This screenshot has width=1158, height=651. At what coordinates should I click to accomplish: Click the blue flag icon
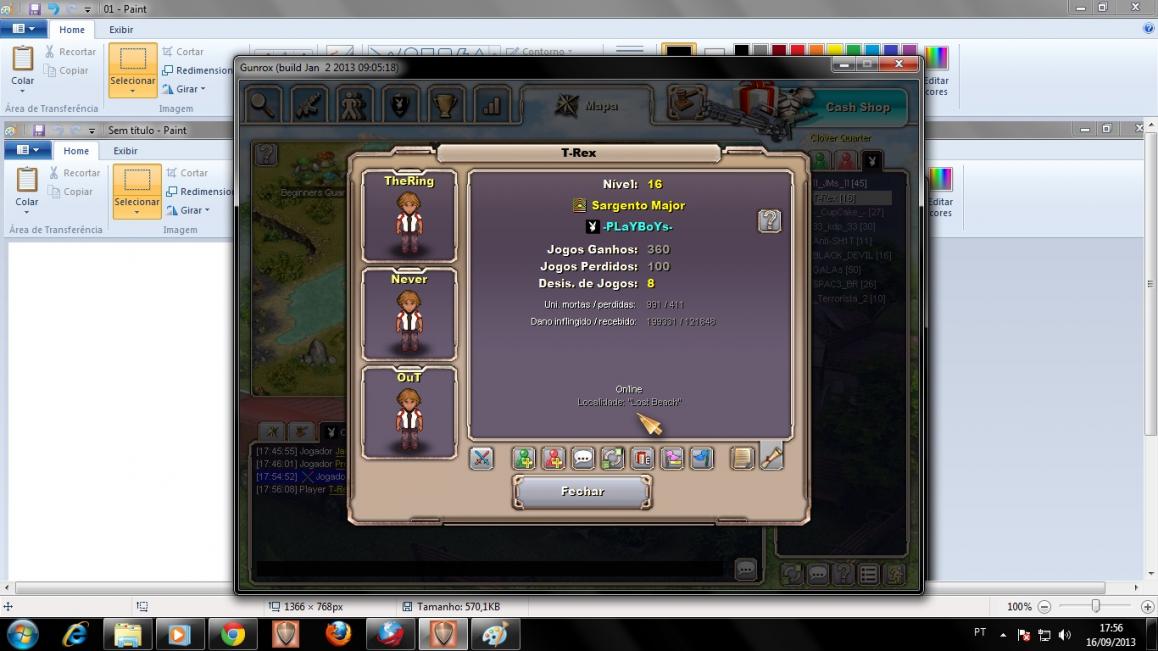pyautogui.click(x=701, y=458)
